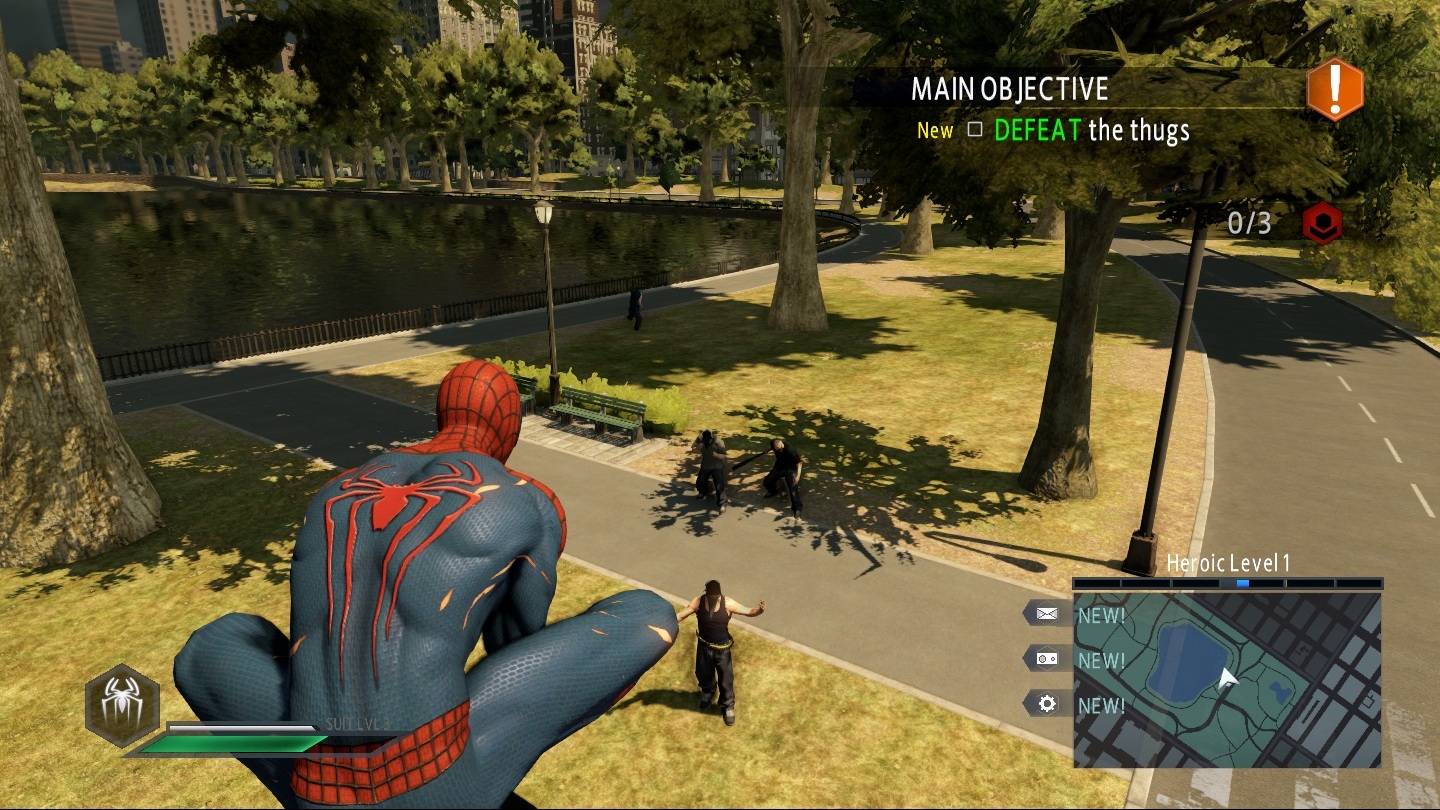
Task: Open the new messages envelope icon
Action: 1046,614
